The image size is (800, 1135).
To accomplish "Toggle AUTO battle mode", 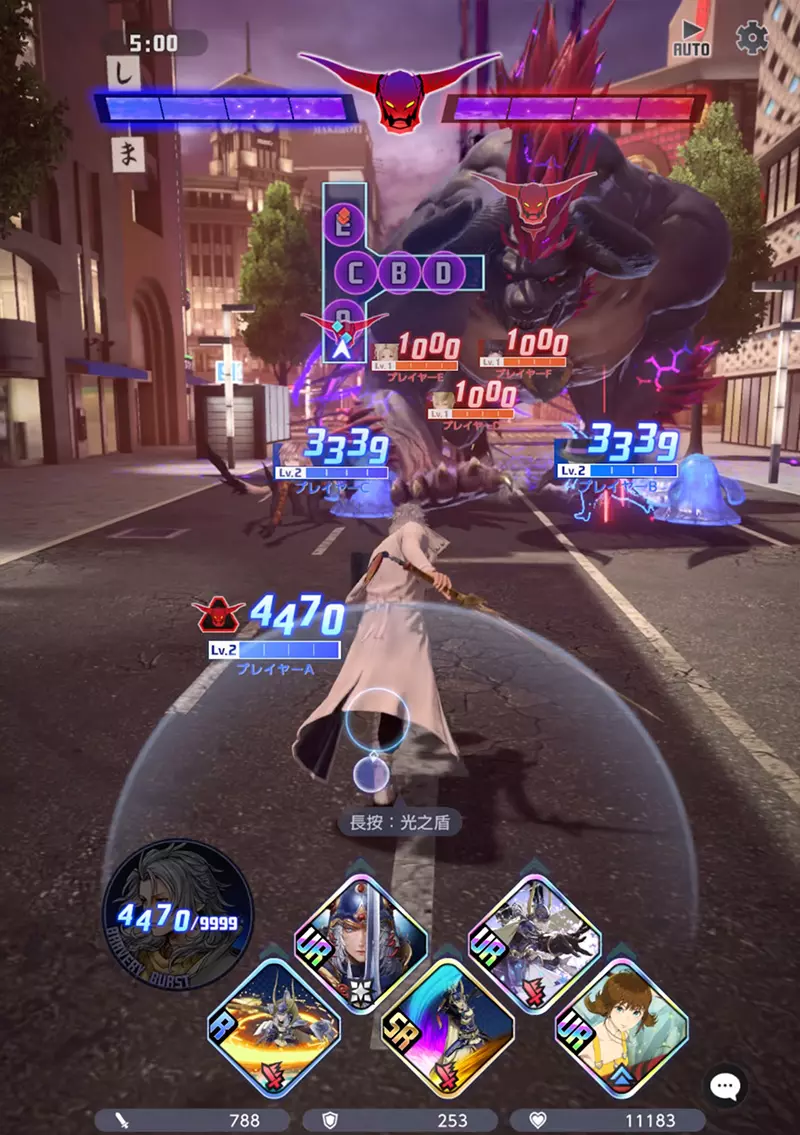I will point(691,38).
